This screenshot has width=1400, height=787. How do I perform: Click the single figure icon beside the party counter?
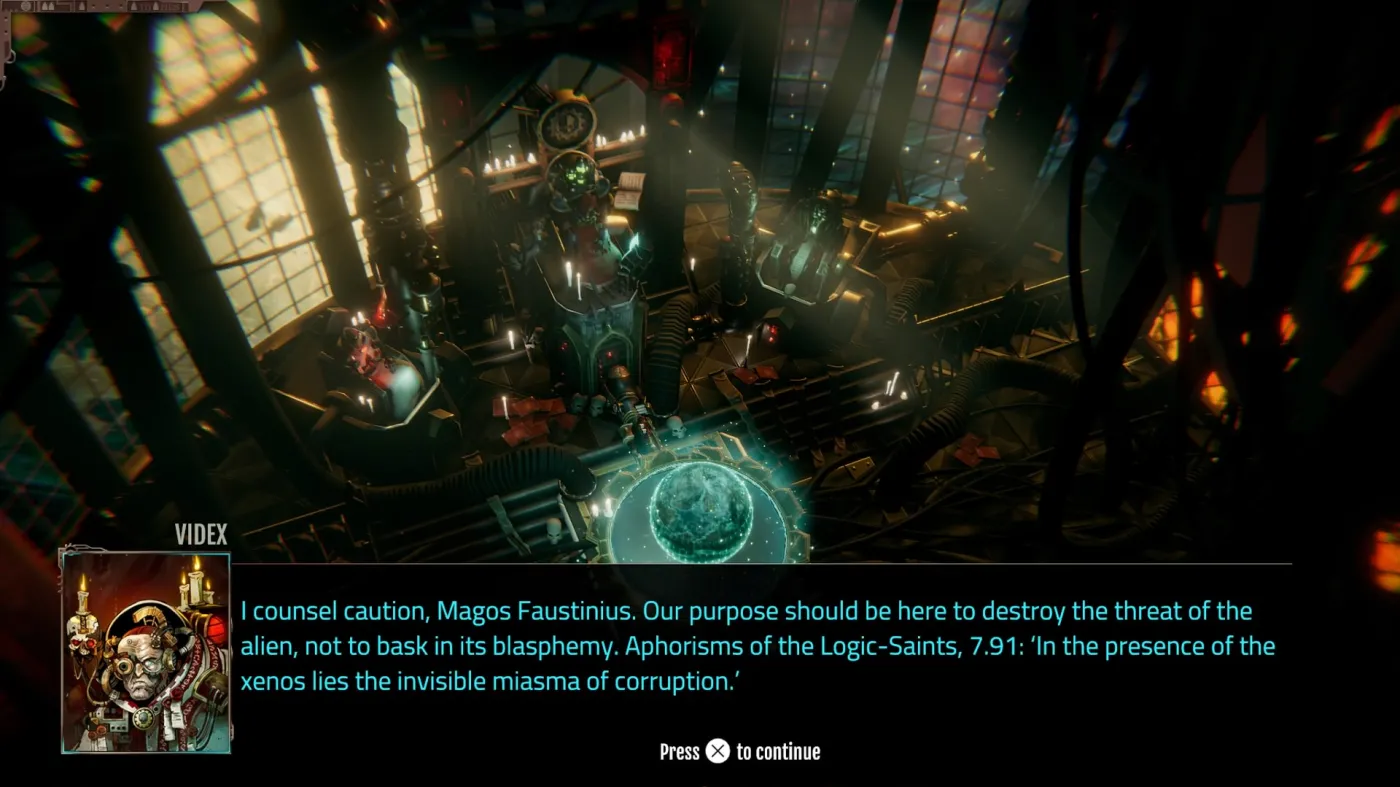[x=81, y=6]
